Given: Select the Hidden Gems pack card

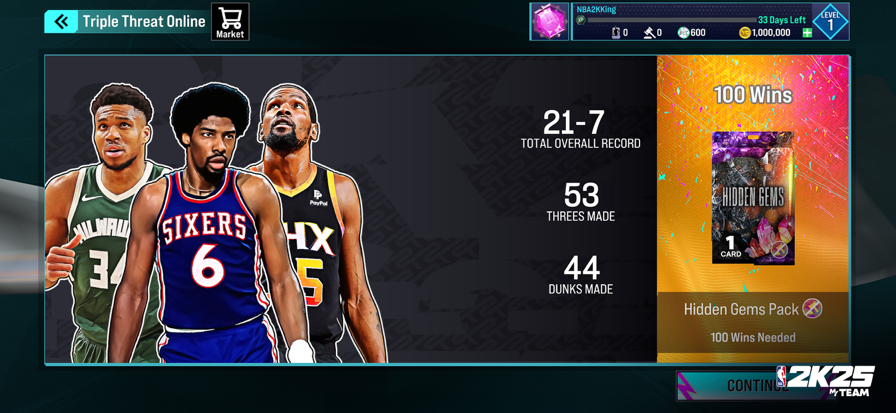Looking at the screenshot, I should (752, 198).
